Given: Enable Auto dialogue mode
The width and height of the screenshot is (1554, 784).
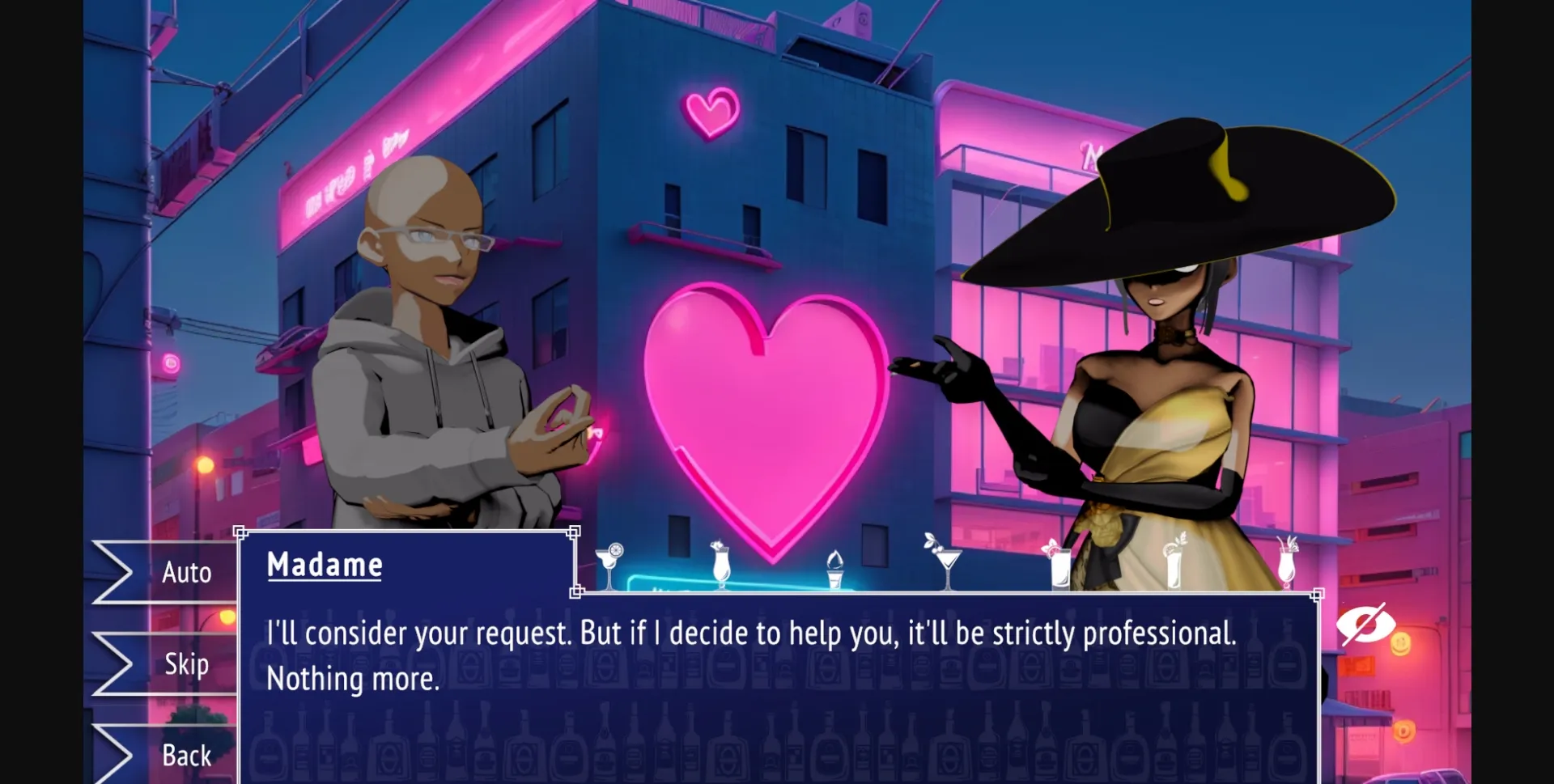Looking at the screenshot, I should 186,572.
